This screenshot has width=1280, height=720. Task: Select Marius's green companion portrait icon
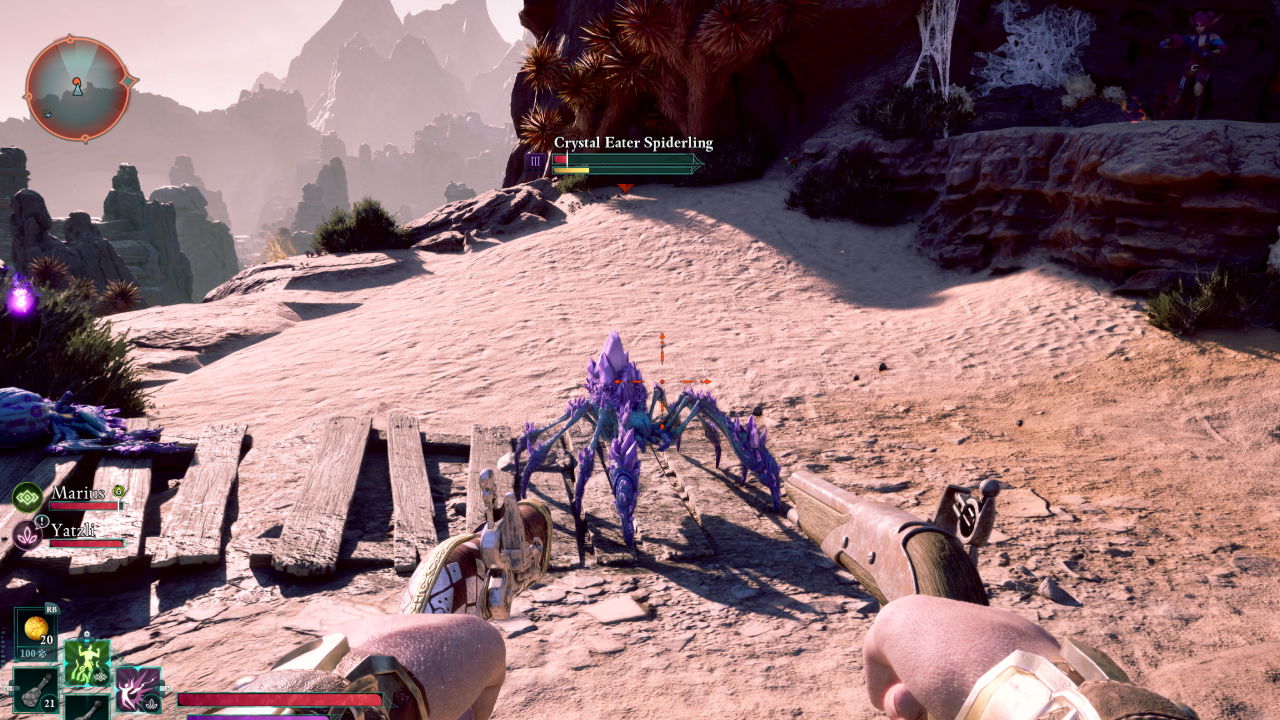tap(27, 496)
